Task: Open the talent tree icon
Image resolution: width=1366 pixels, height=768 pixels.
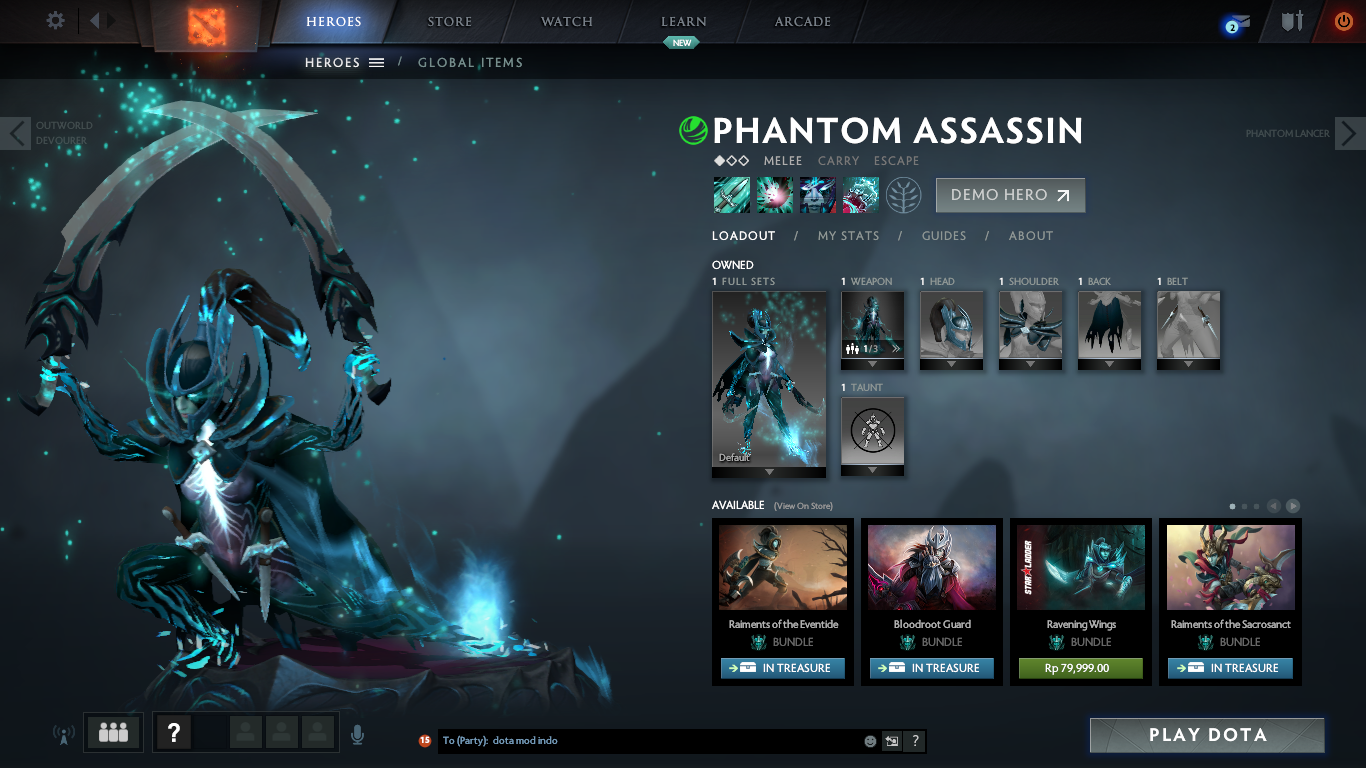Action: click(x=903, y=194)
